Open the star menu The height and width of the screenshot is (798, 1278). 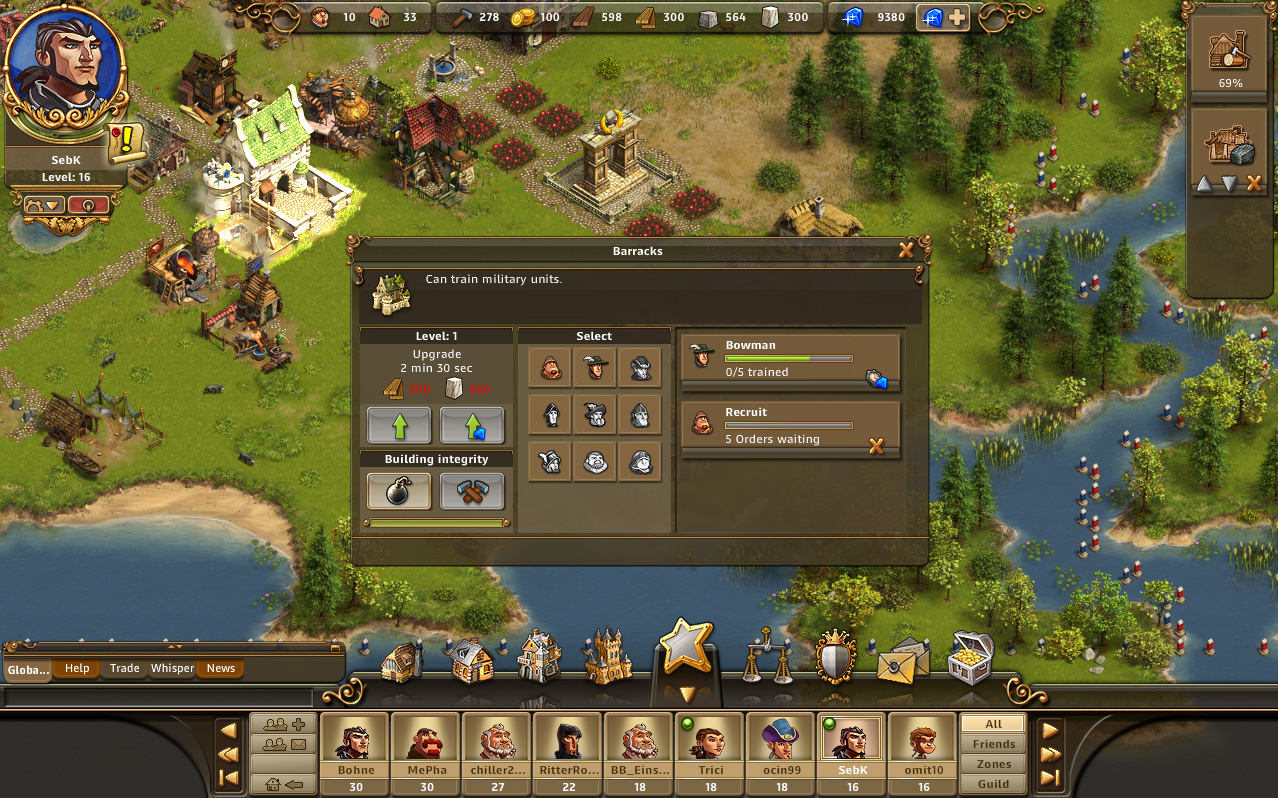pyautogui.click(x=685, y=647)
